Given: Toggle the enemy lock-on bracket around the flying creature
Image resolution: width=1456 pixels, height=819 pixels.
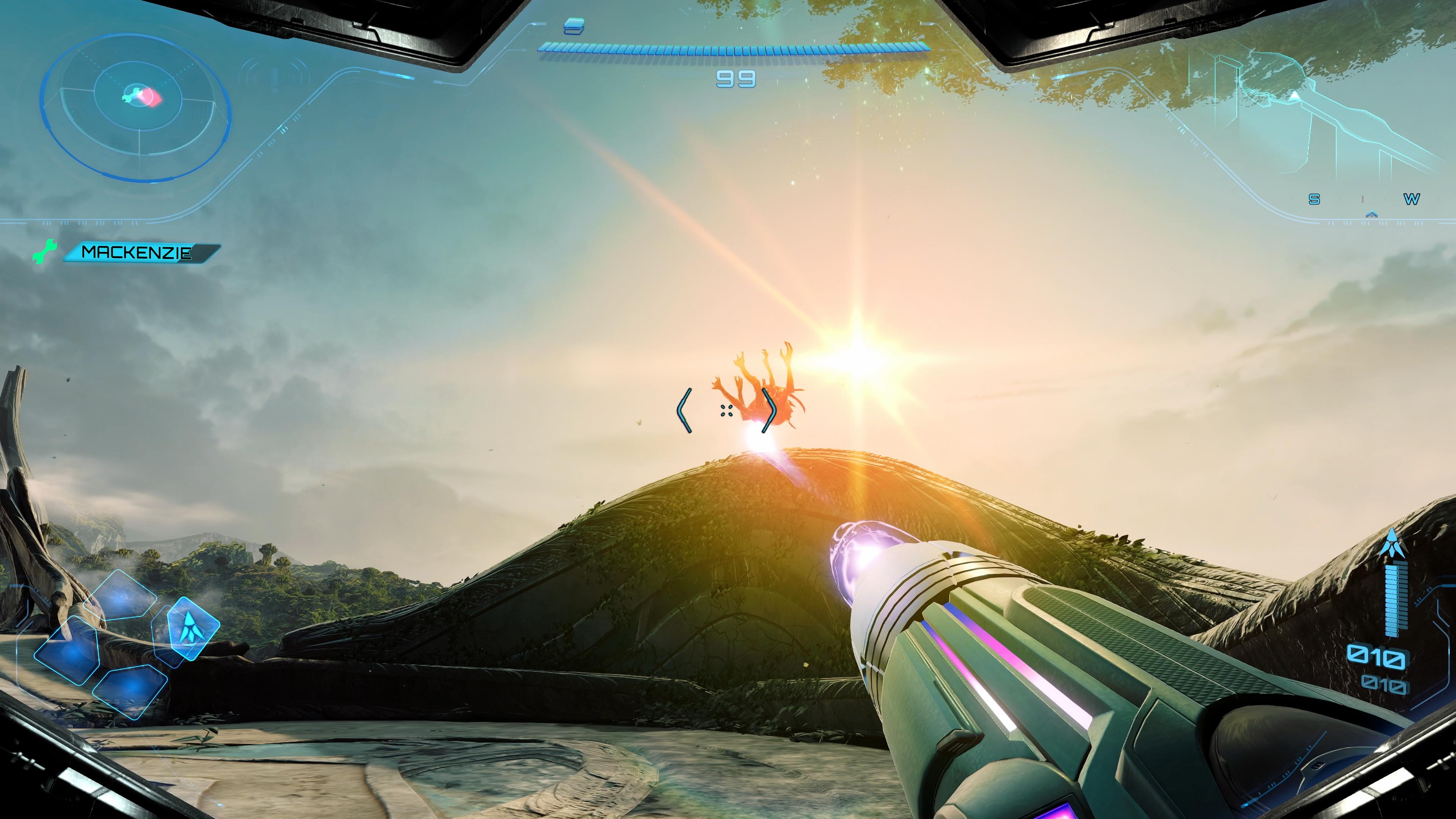Looking at the screenshot, I should tap(726, 411).
